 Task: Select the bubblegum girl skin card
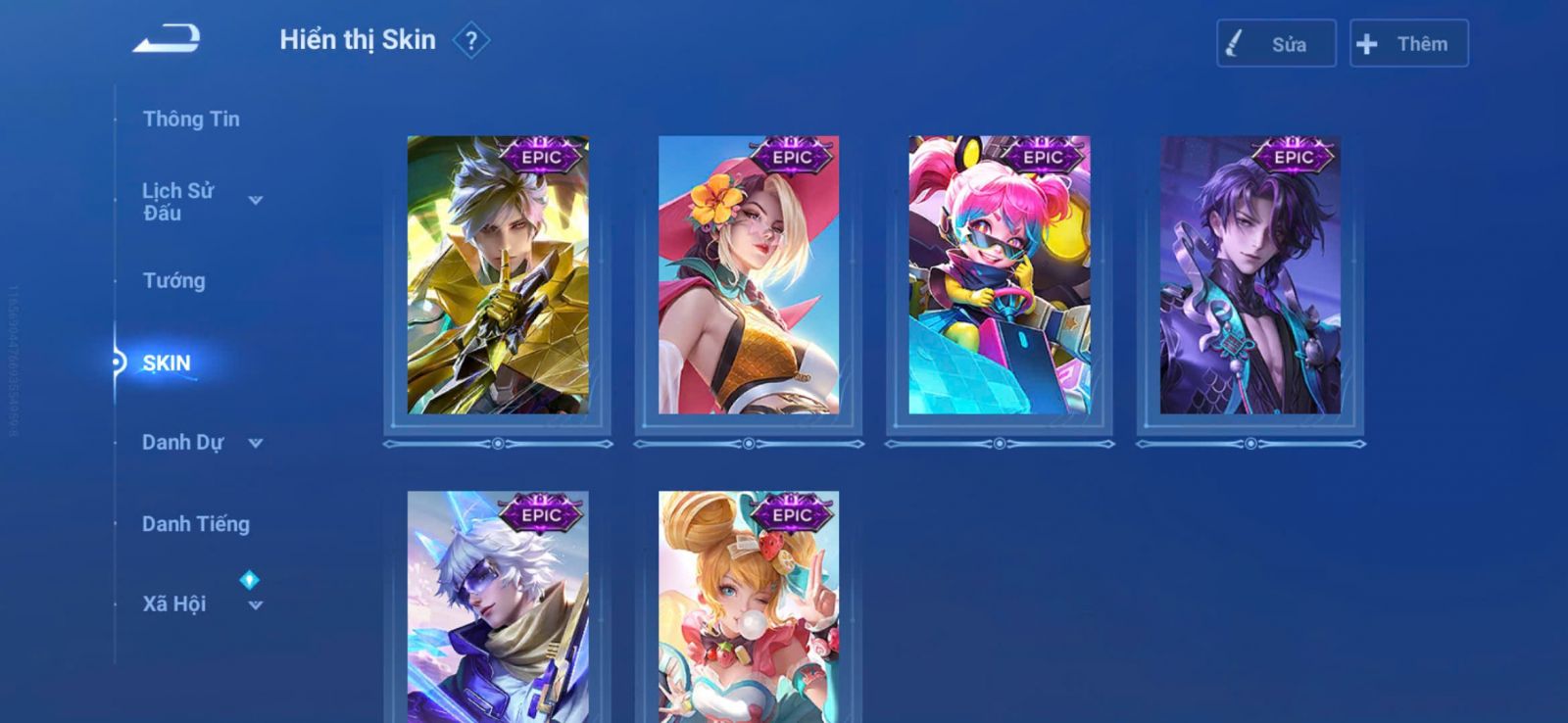coord(749,607)
